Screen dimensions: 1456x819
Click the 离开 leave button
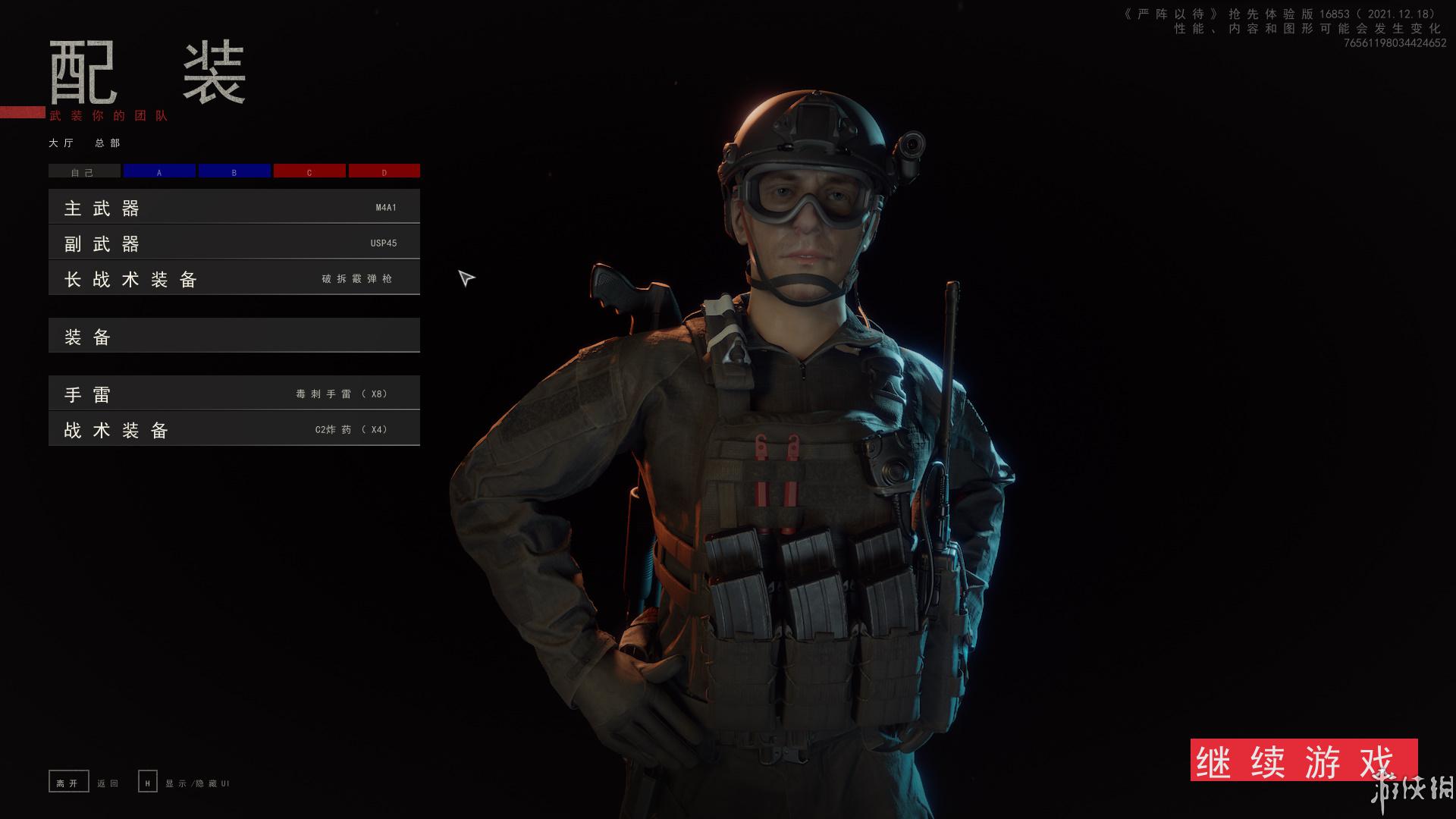pos(68,783)
